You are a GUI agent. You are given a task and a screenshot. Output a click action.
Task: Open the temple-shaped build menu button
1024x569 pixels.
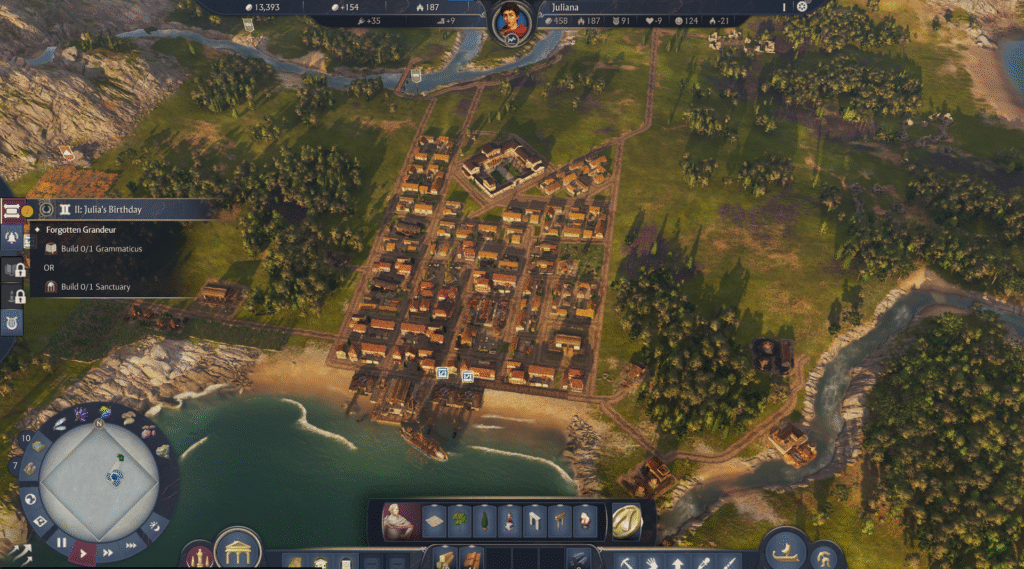click(237, 549)
